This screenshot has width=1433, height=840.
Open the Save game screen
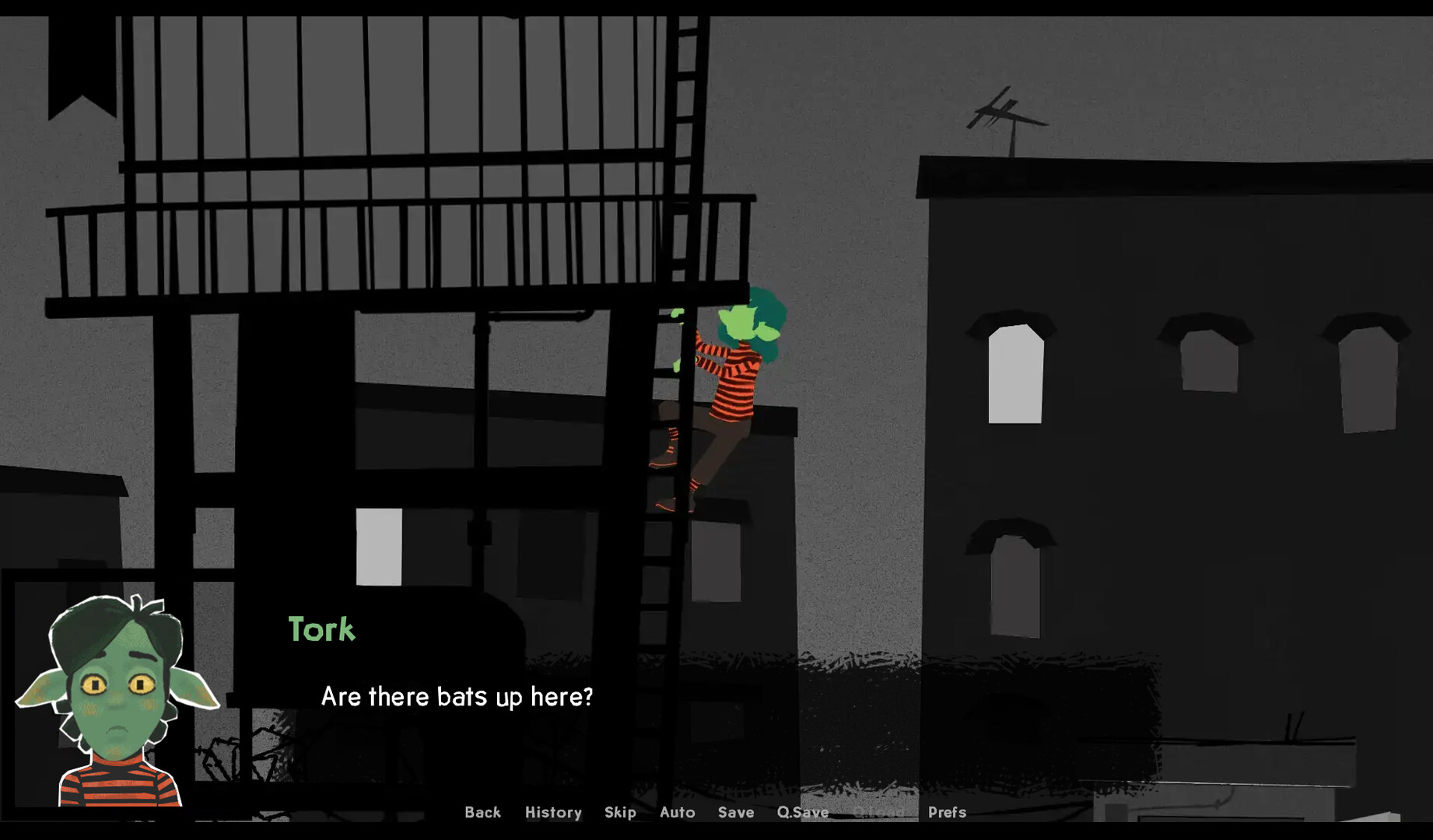(736, 812)
